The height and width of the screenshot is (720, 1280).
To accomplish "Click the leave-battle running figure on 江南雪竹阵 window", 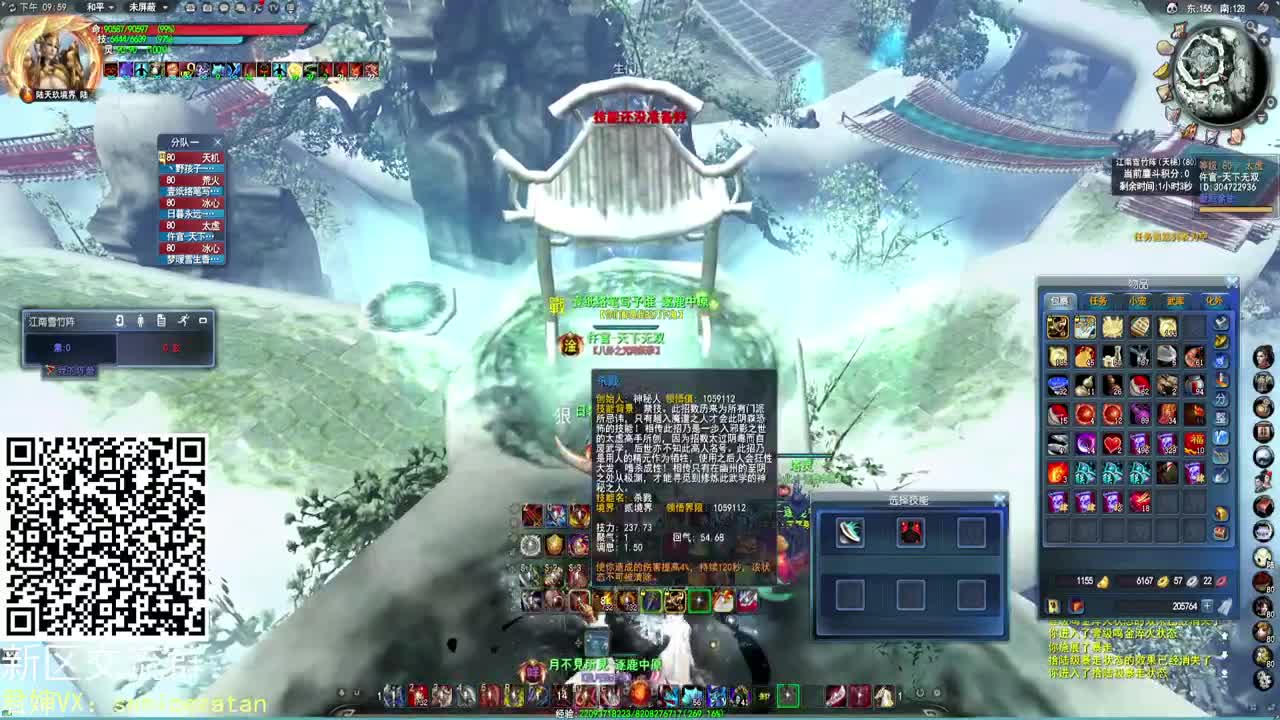I will pyautogui.click(x=184, y=320).
